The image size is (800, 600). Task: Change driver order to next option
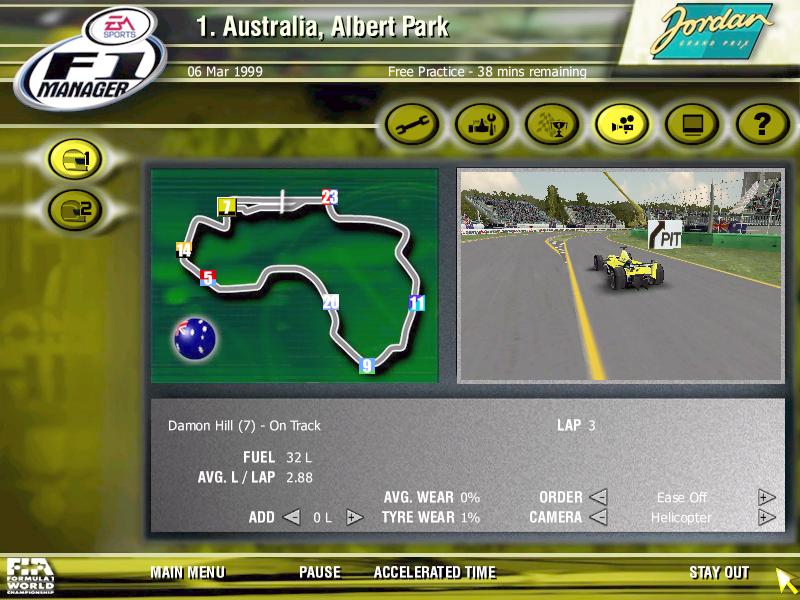point(766,497)
